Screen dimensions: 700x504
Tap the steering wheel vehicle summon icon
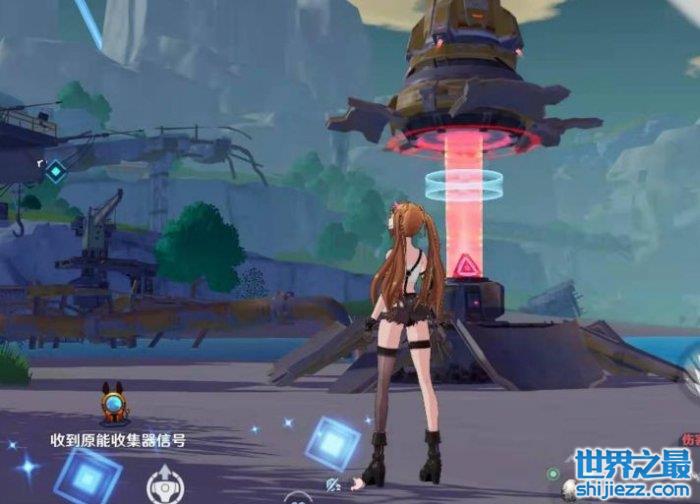tap(162, 486)
